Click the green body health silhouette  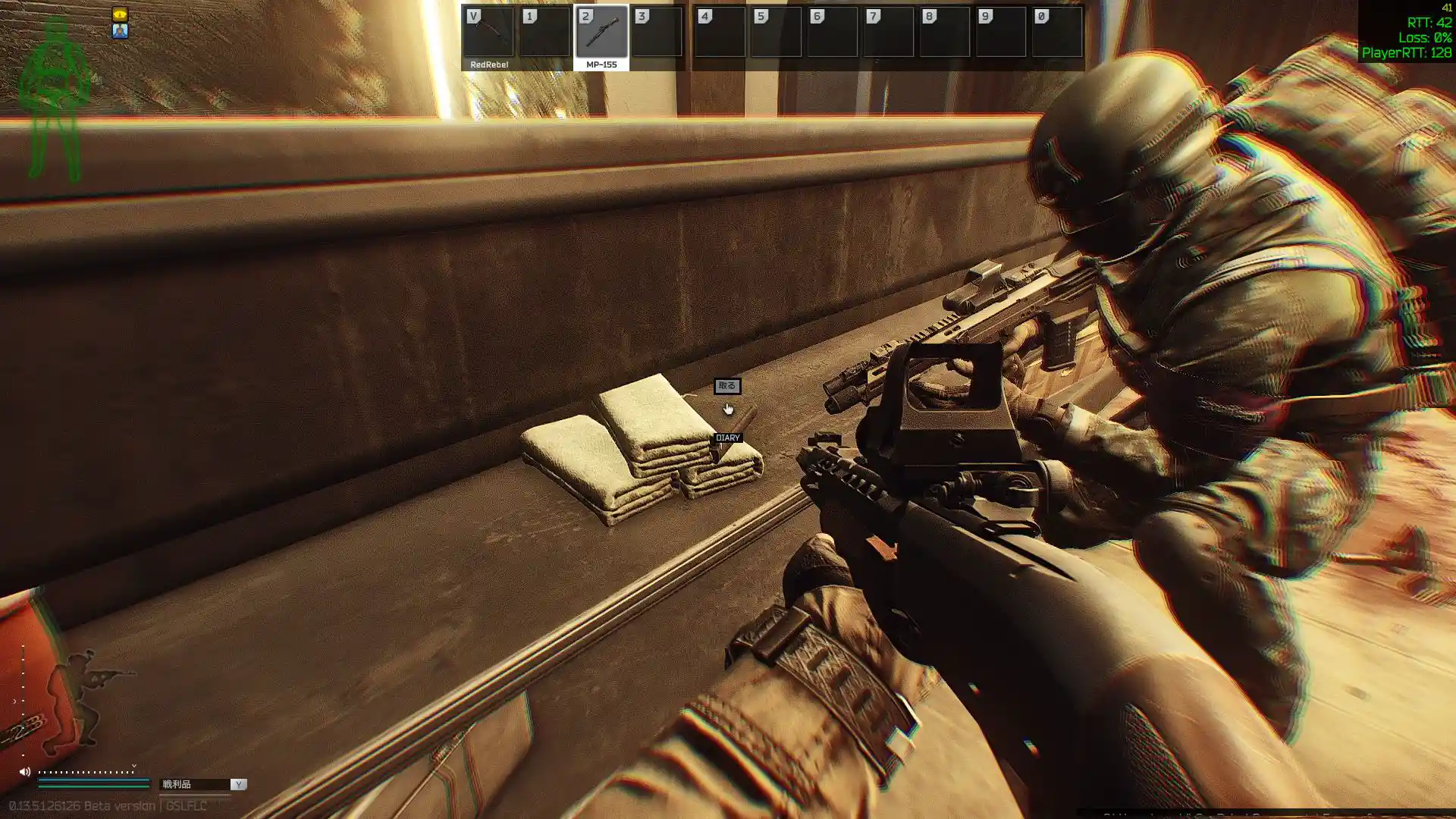pos(55,99)
